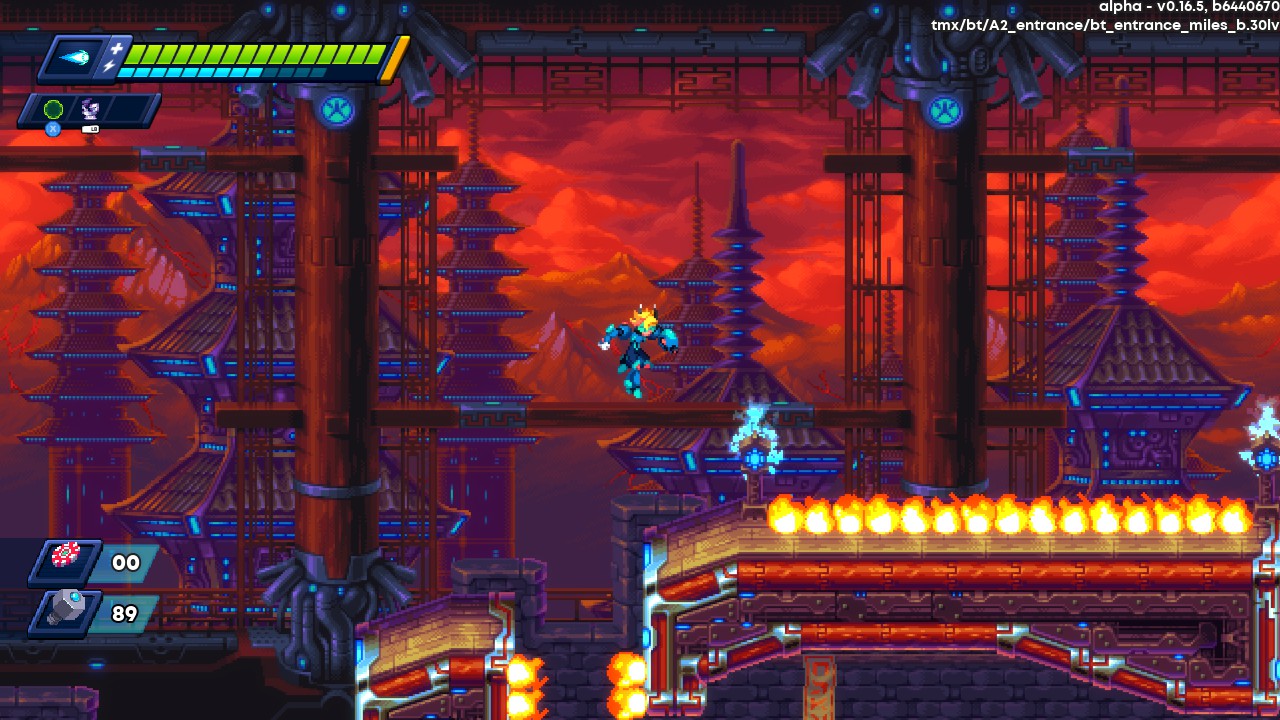The image size is (1280, 720).
Task: Click the red poker chip token icon
Action: click(66, 558)
